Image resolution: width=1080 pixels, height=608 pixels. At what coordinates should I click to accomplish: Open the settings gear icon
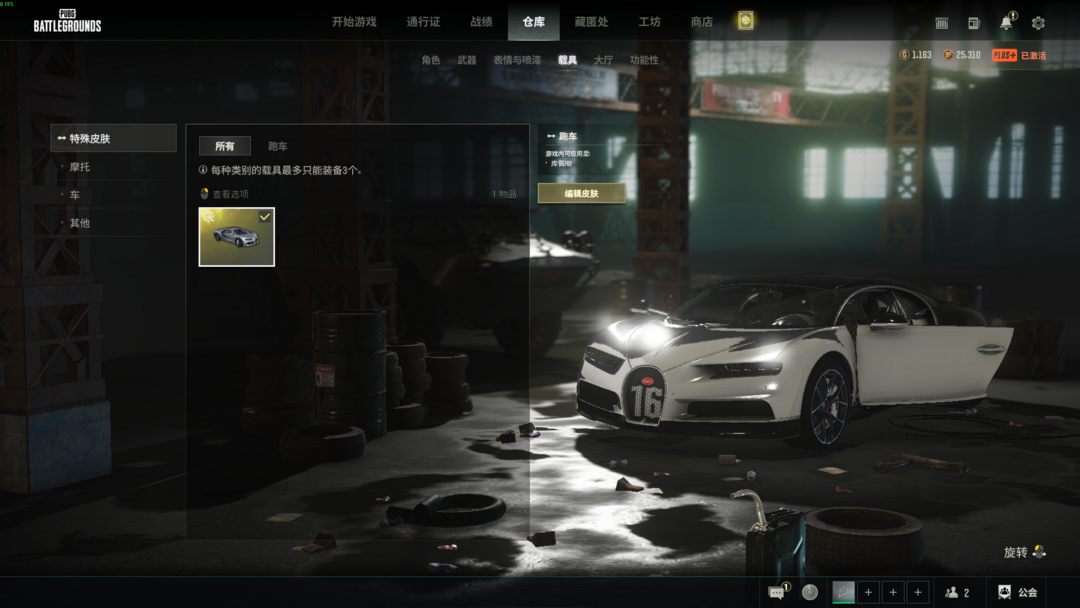point(1038,23)
